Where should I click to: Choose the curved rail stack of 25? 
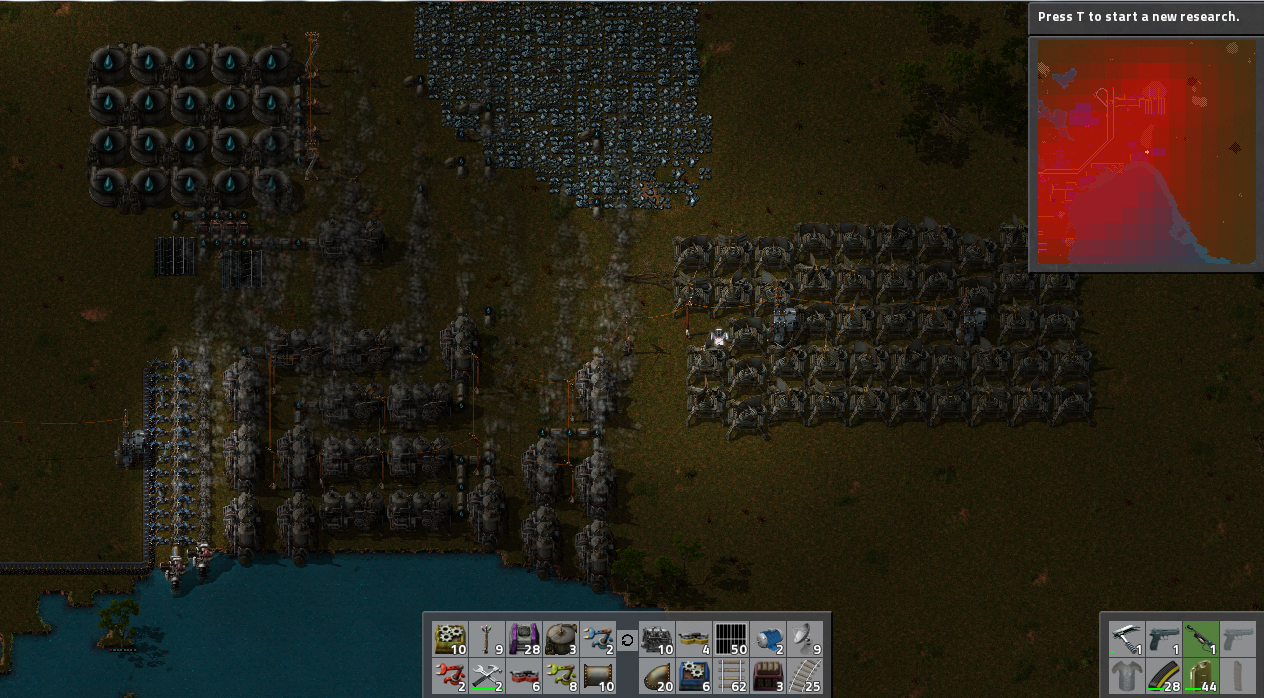pos(807,676)
